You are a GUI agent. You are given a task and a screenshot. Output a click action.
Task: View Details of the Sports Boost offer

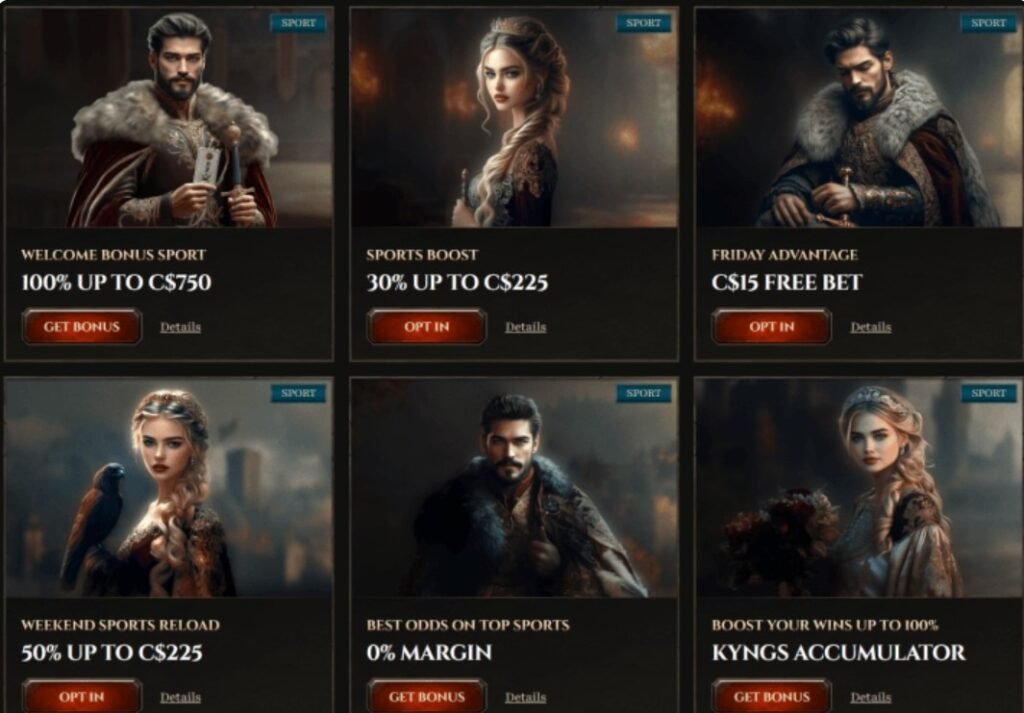pyautogui.click(x=525, y=327)
